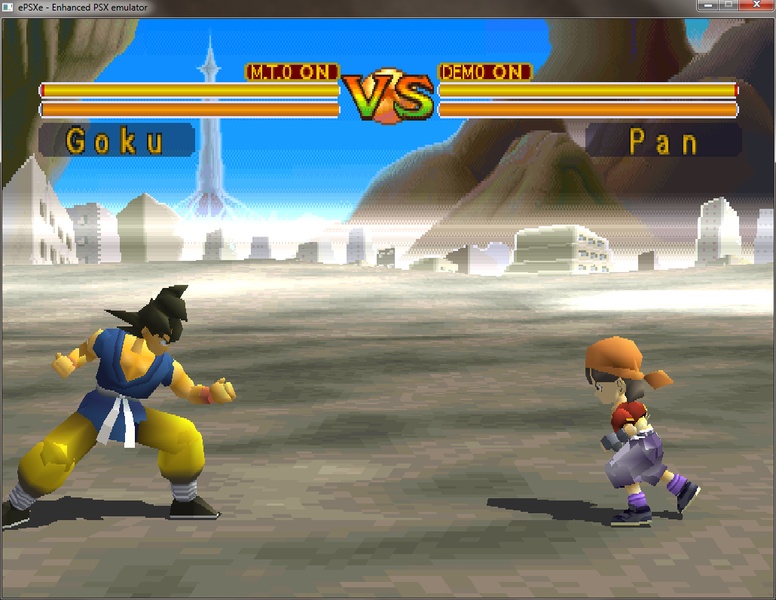Close the ePSXe emulator window
Image resolution: width=776 pixels, height=600 pixels.
[x=757, y=5]
